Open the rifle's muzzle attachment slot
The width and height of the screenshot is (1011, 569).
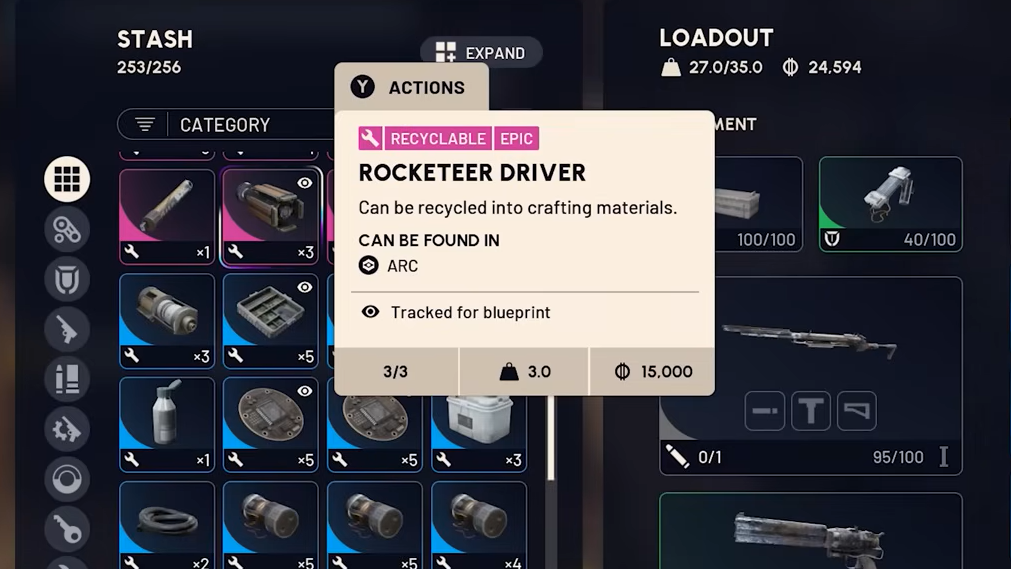pos(765,411)
